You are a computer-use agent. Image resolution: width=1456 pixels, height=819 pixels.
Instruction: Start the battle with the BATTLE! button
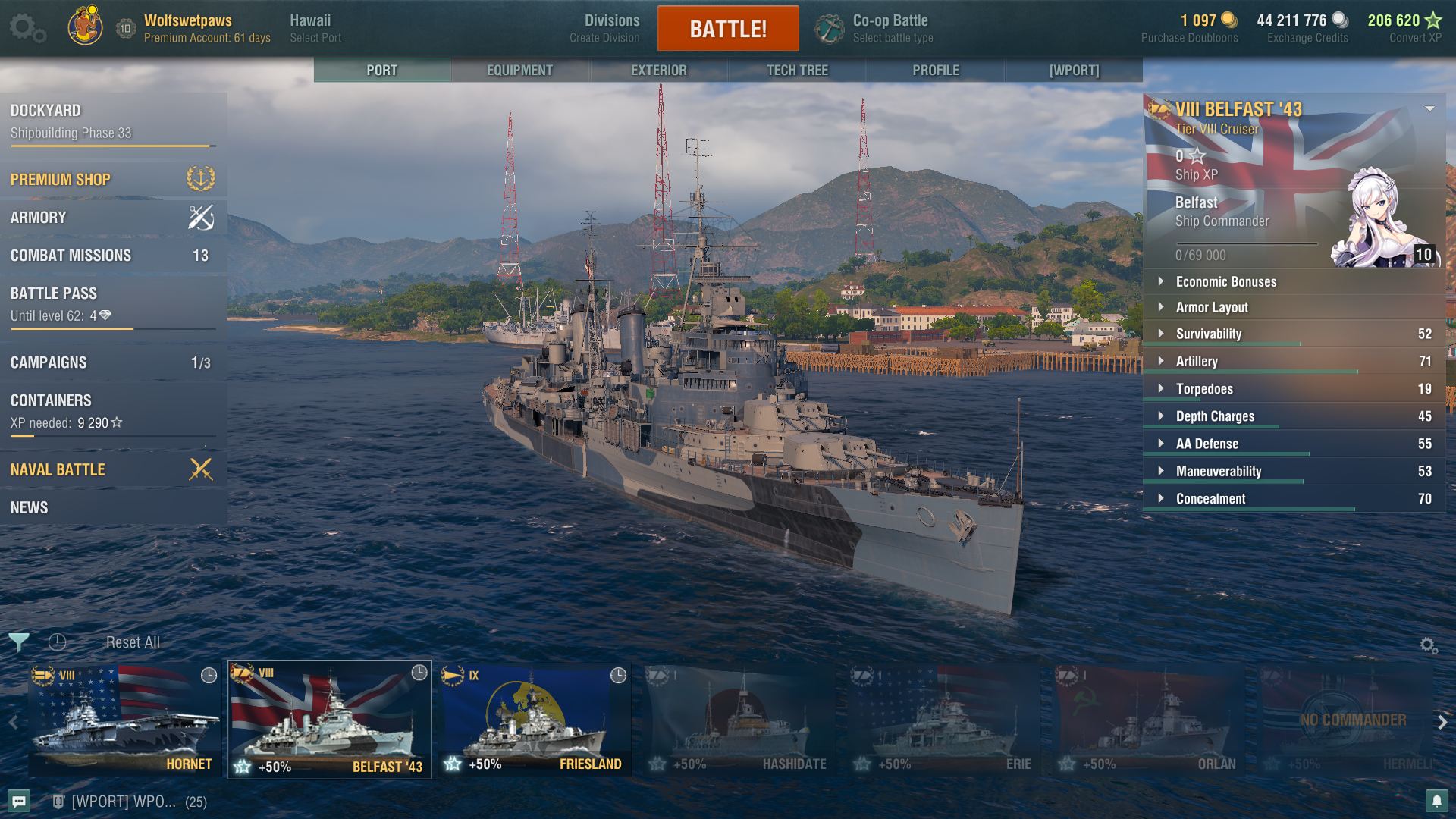pyautogui.click(x=728, y=29)
